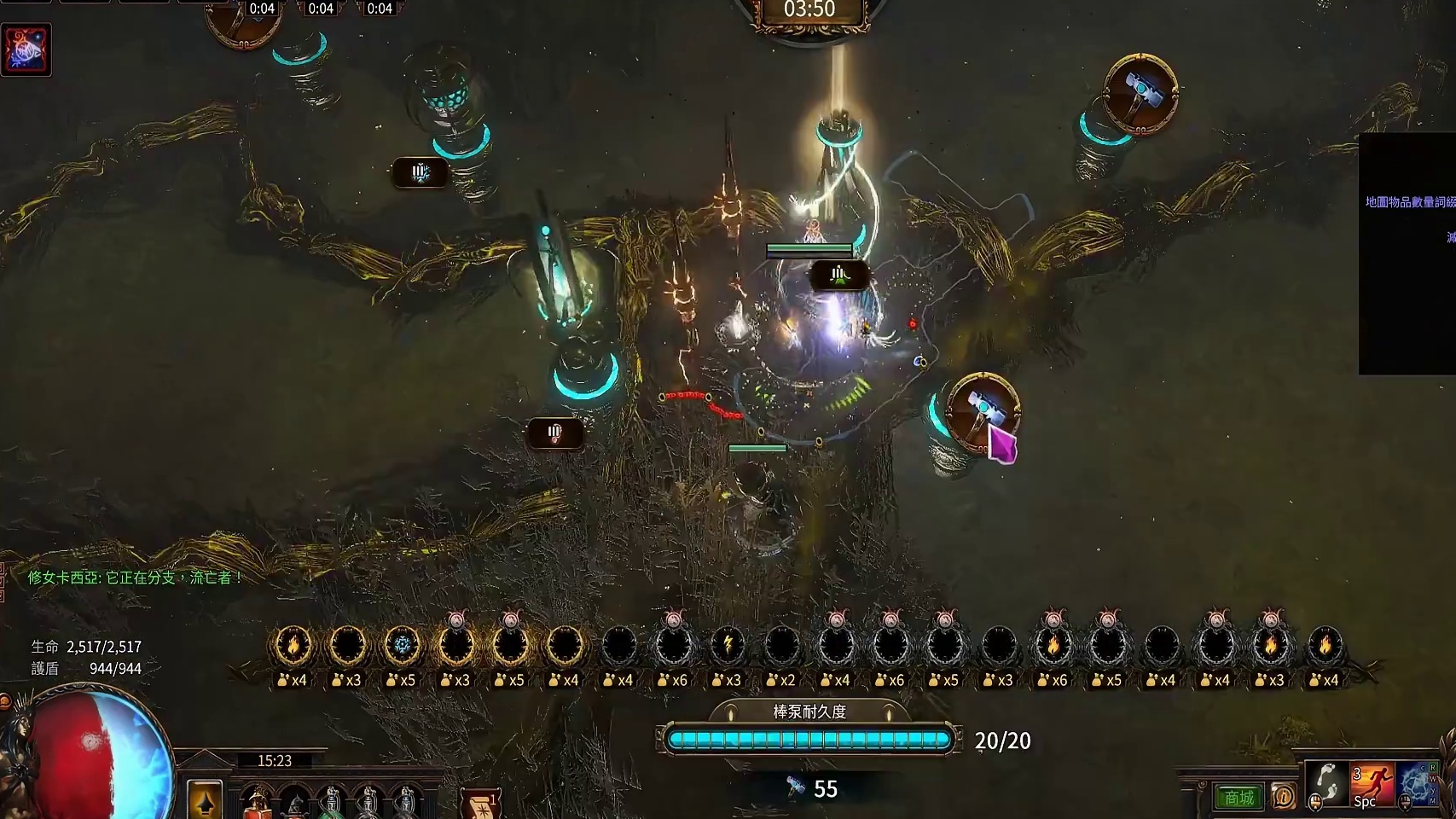
Task: Select the footprints move skill slot
Action: [1327, 784]
